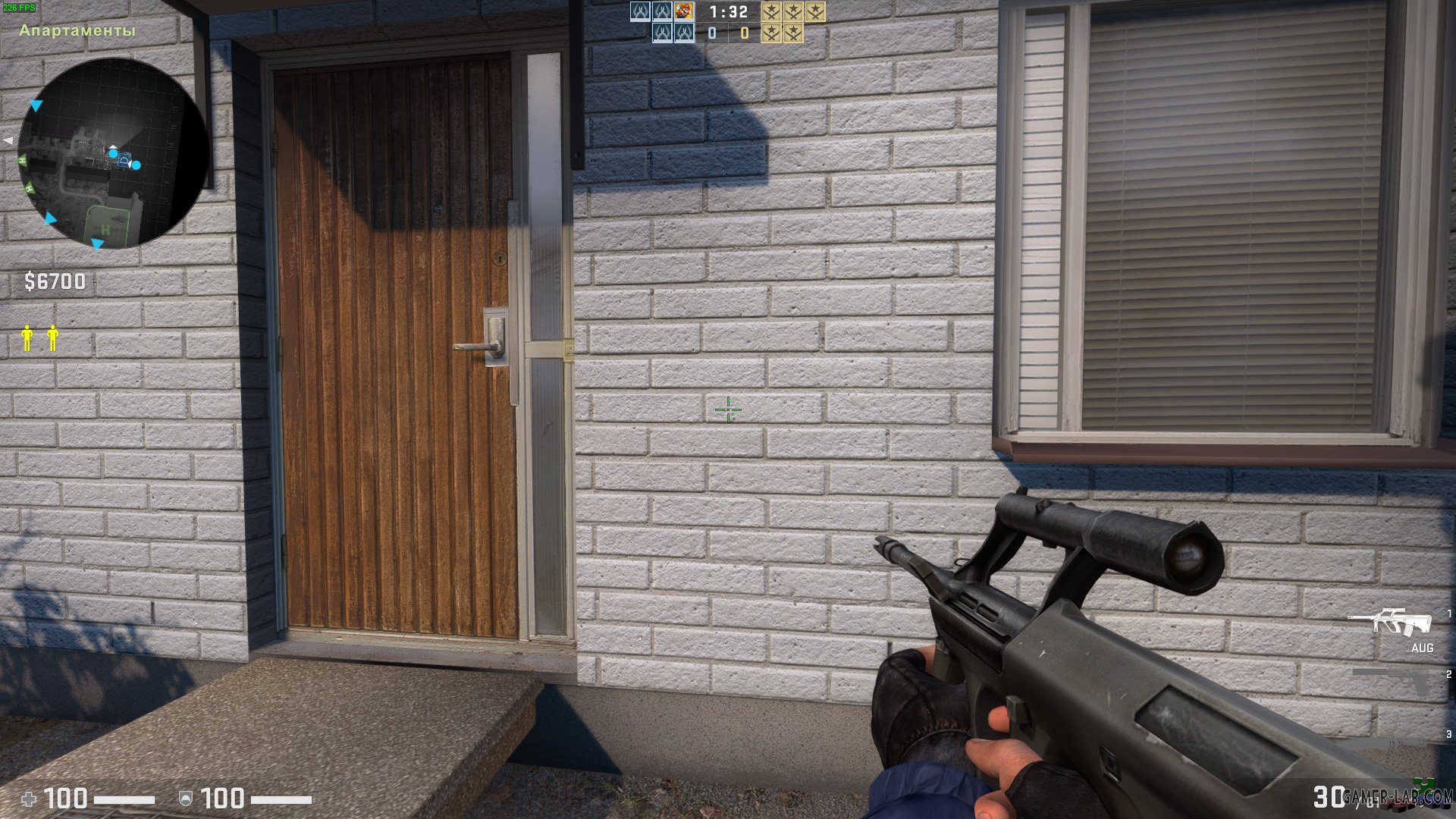The width and height of the screenshot is (1456, 819).
Task: Click an enemy rank star tile on scoreboard
Action: [772, 13]
